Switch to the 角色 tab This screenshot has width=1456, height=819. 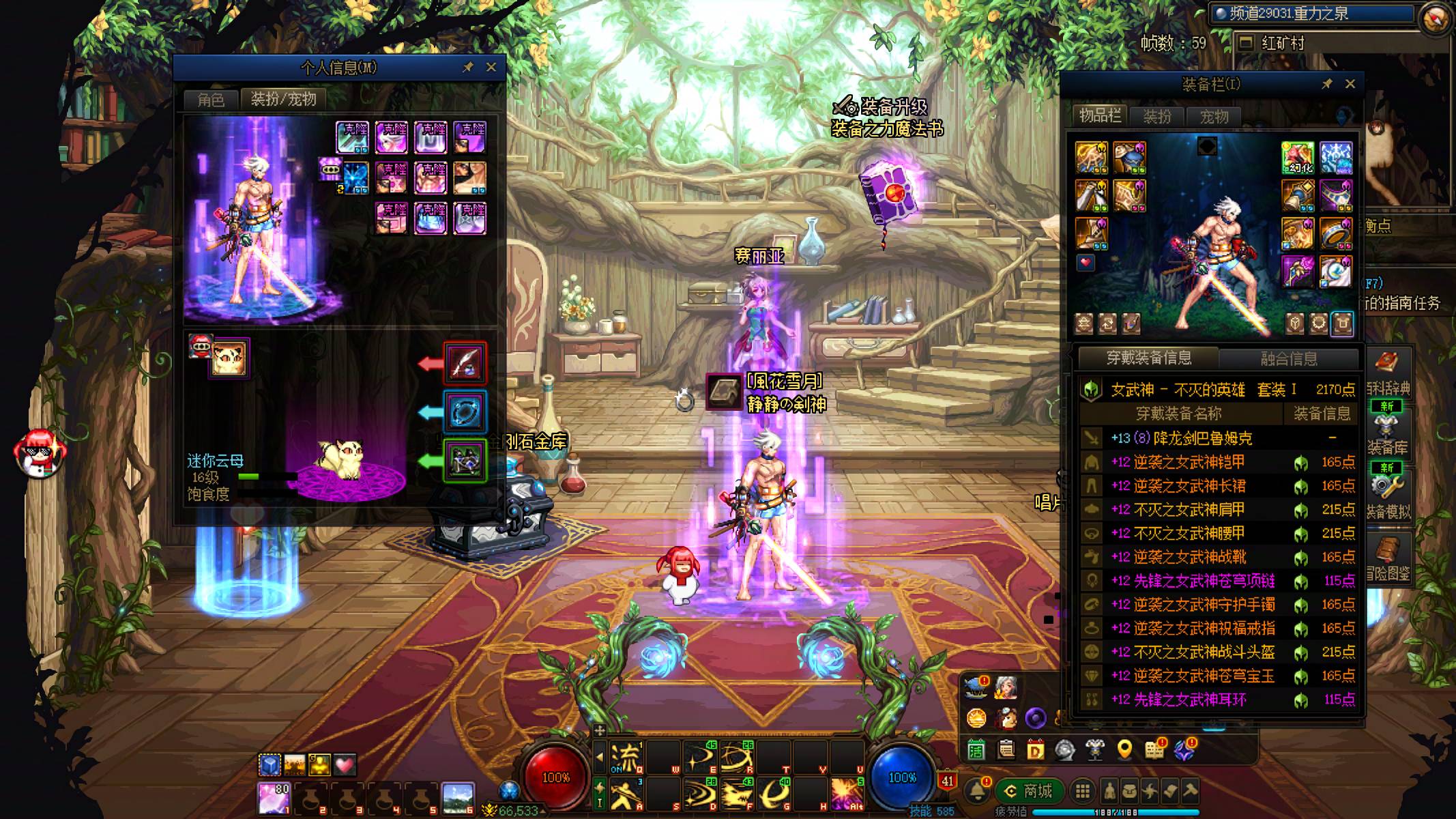tap(211, 100)
